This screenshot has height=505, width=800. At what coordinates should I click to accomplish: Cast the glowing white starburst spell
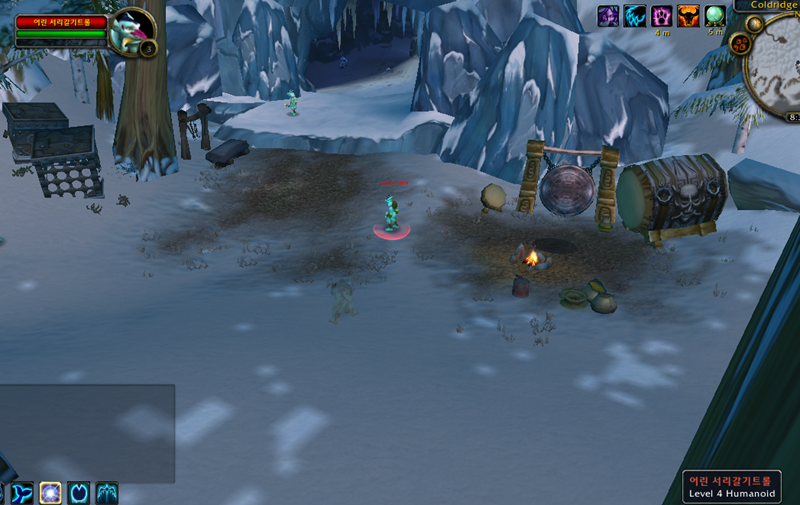pos(51,493)
